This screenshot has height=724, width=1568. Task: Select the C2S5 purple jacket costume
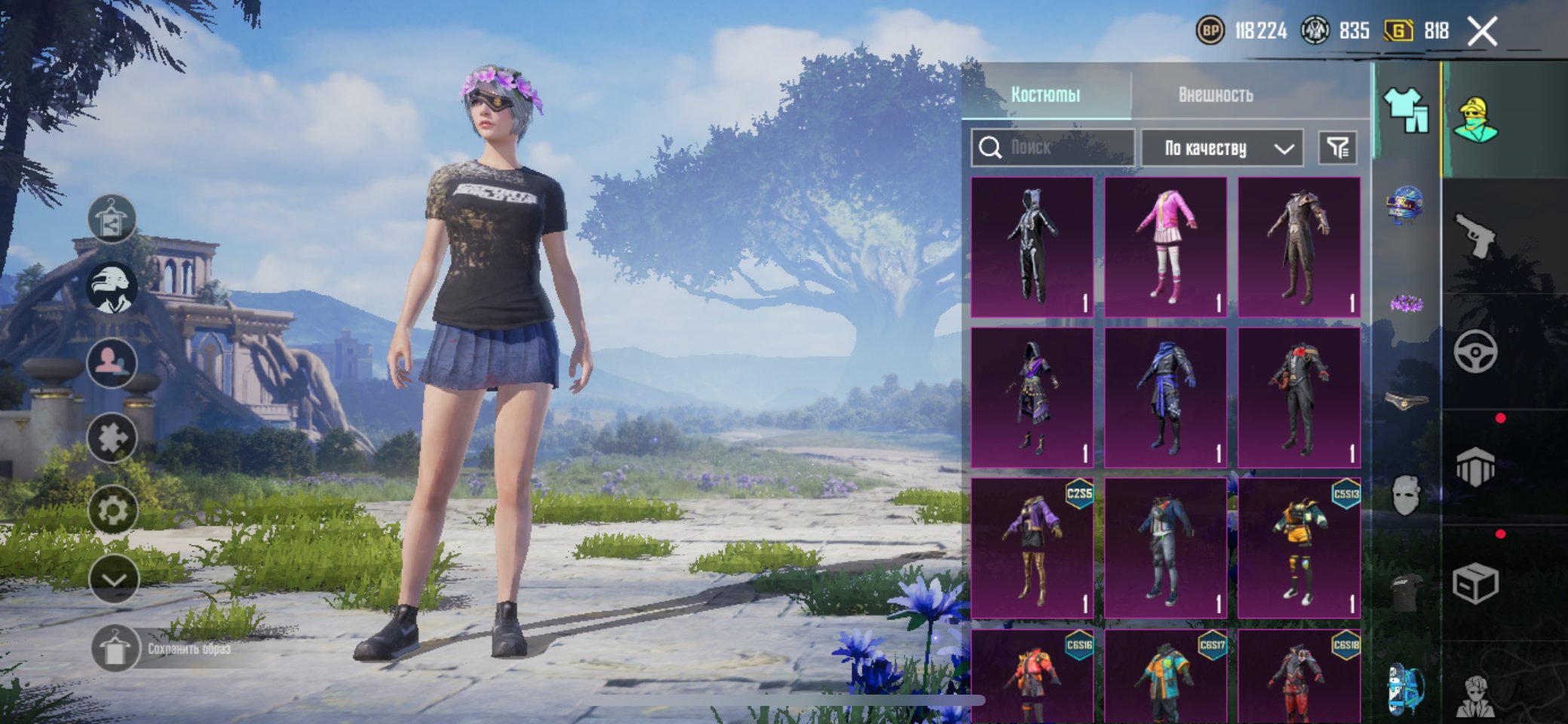click(1032, 548)
